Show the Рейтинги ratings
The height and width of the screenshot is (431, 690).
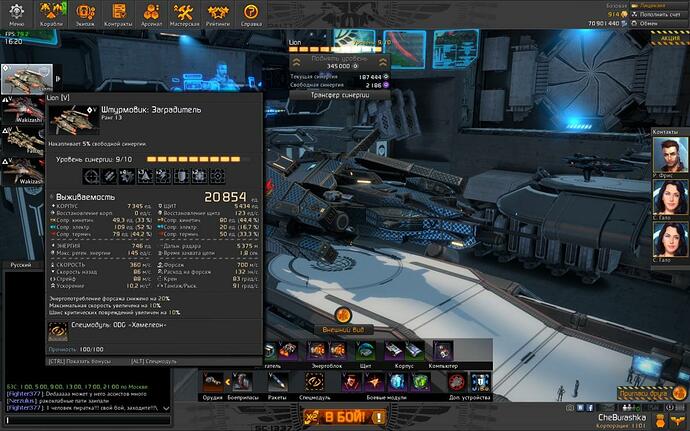point(218,13)
